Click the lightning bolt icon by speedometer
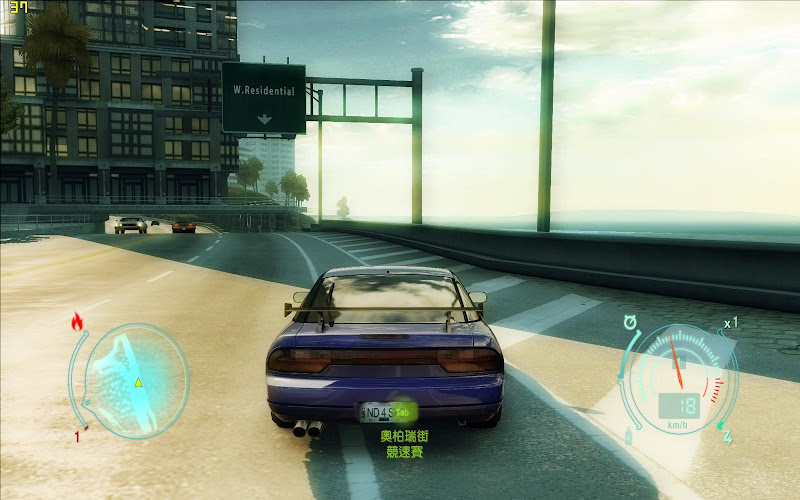 727,436
